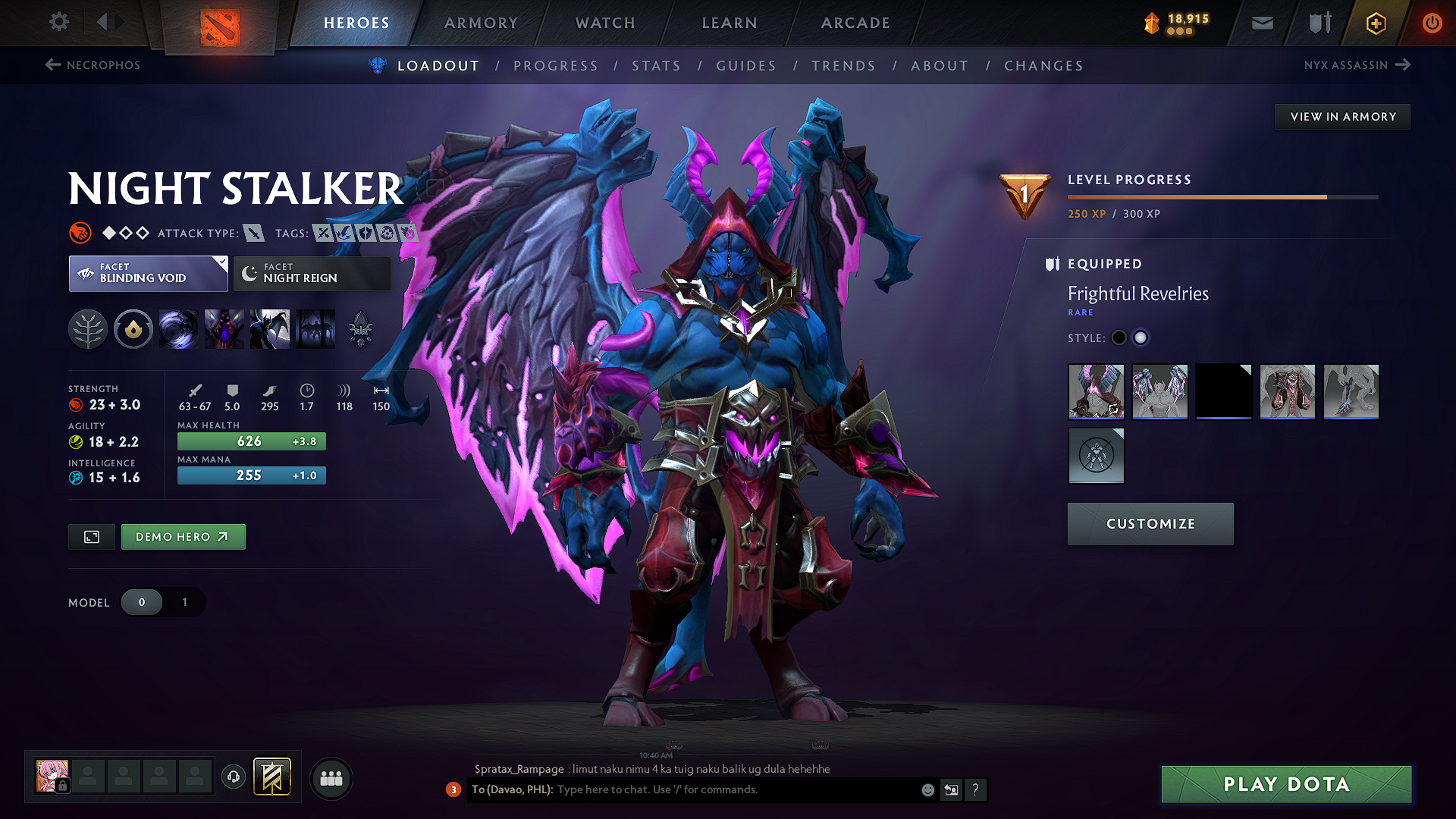The height and width of the screenshot is (819, 1456).
Task: Open the GUIDES section
Action: [745, 65]
